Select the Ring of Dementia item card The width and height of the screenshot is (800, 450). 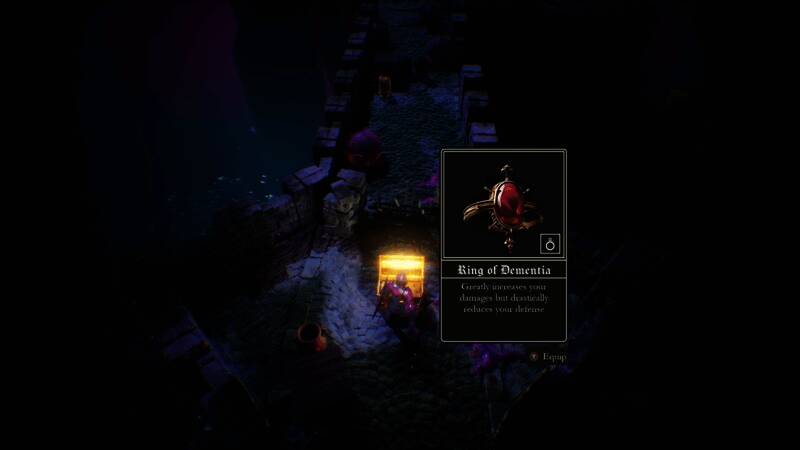click(x=503, y=245)
